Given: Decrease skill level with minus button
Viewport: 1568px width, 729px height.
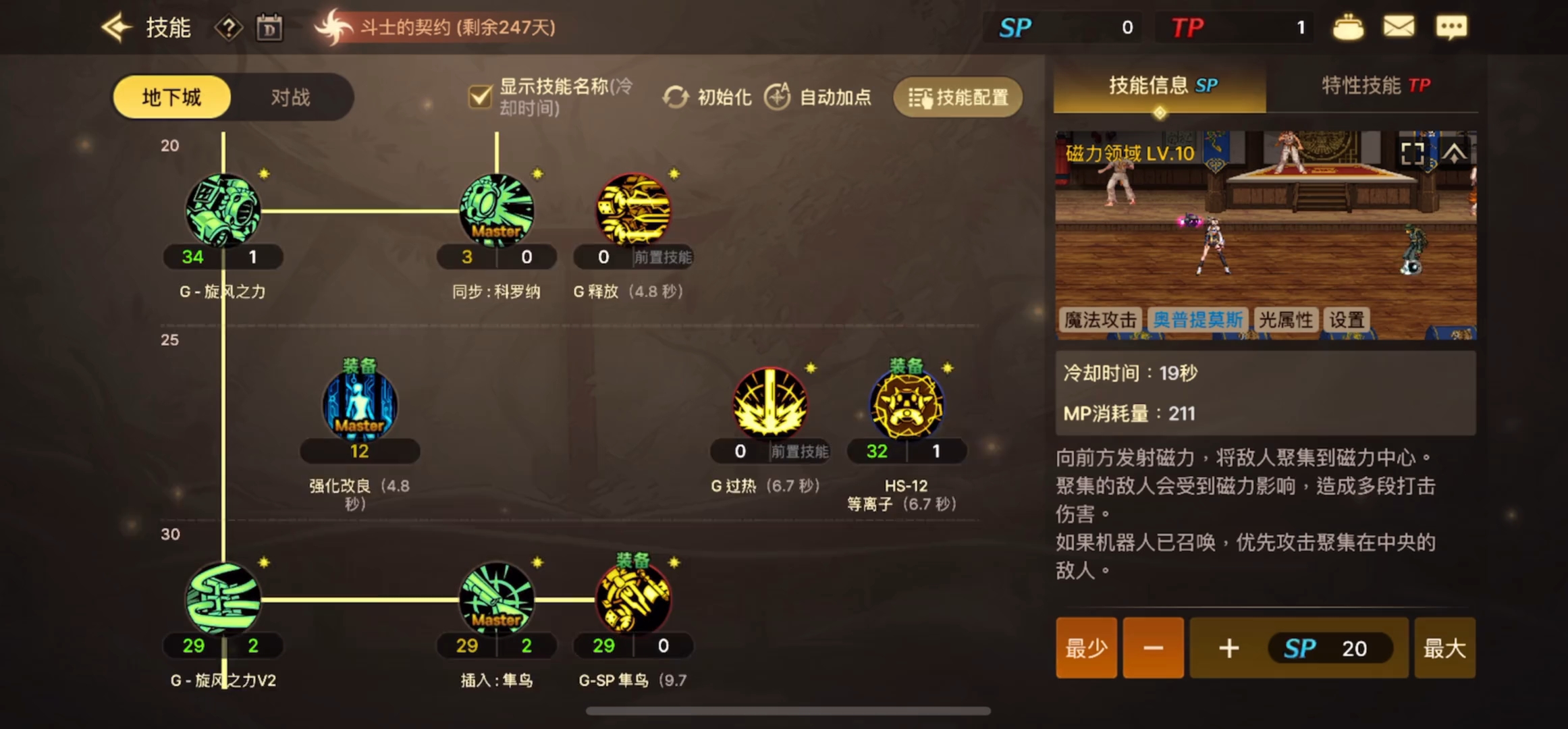Looking at the screenshot, I should pos(1153,648).
